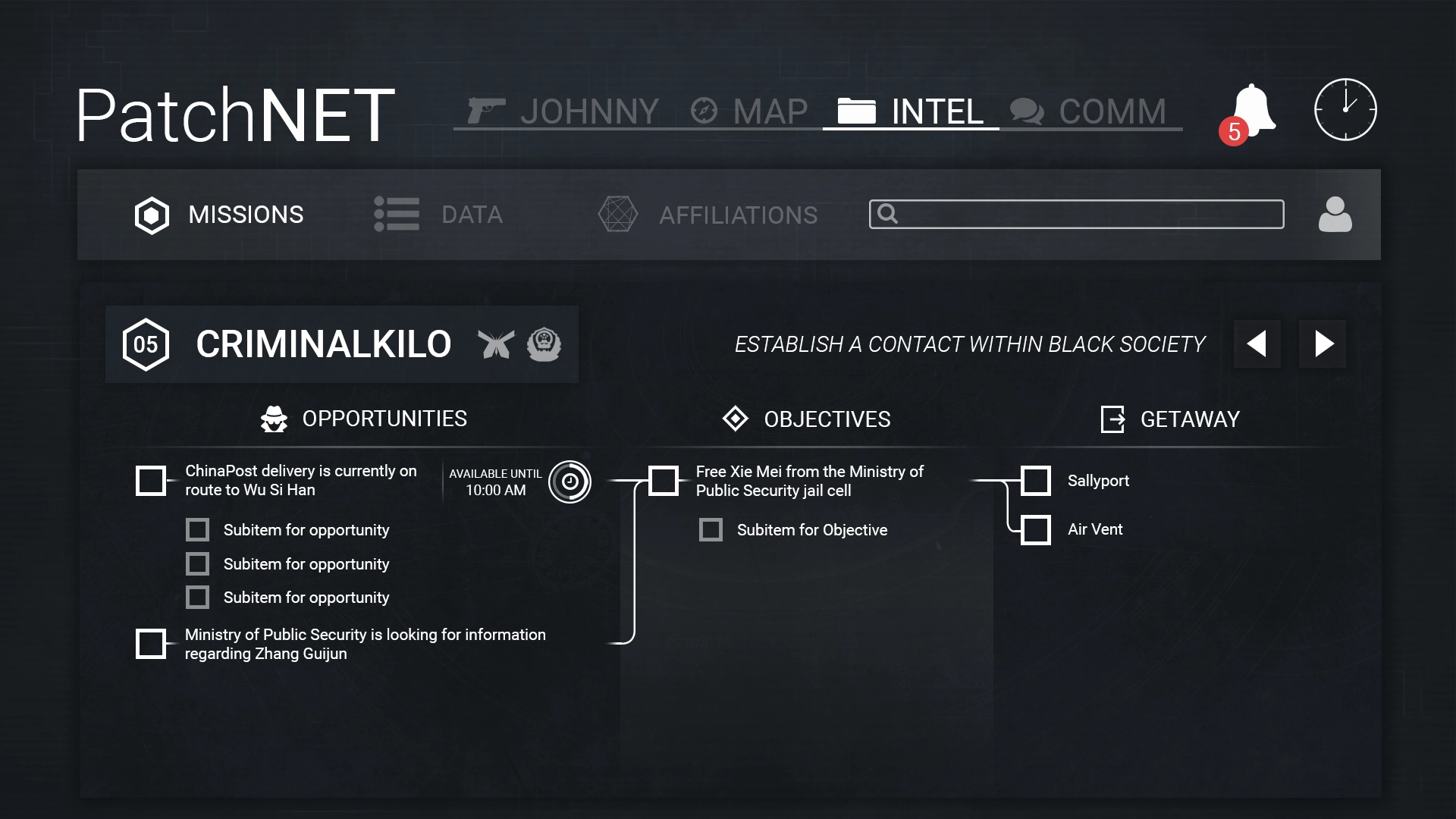Viewport: 1456px width, 819px height.
Task: Click the clock icon in header
Action: 1345,110
